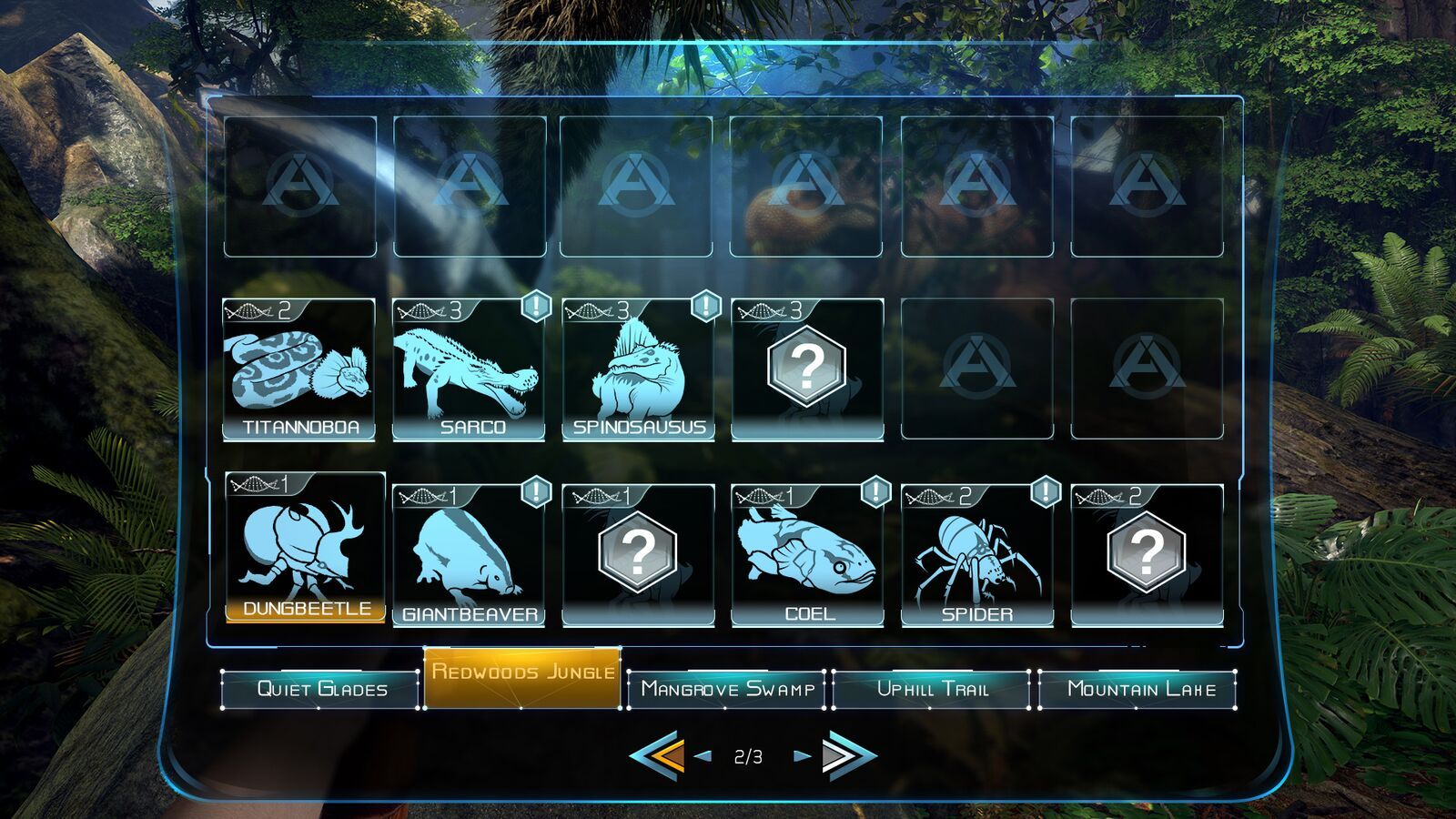The height and width of the screenshot is (819, 1456).
Task: Advance to next page with double-right chevron
Action: point(844,753)
